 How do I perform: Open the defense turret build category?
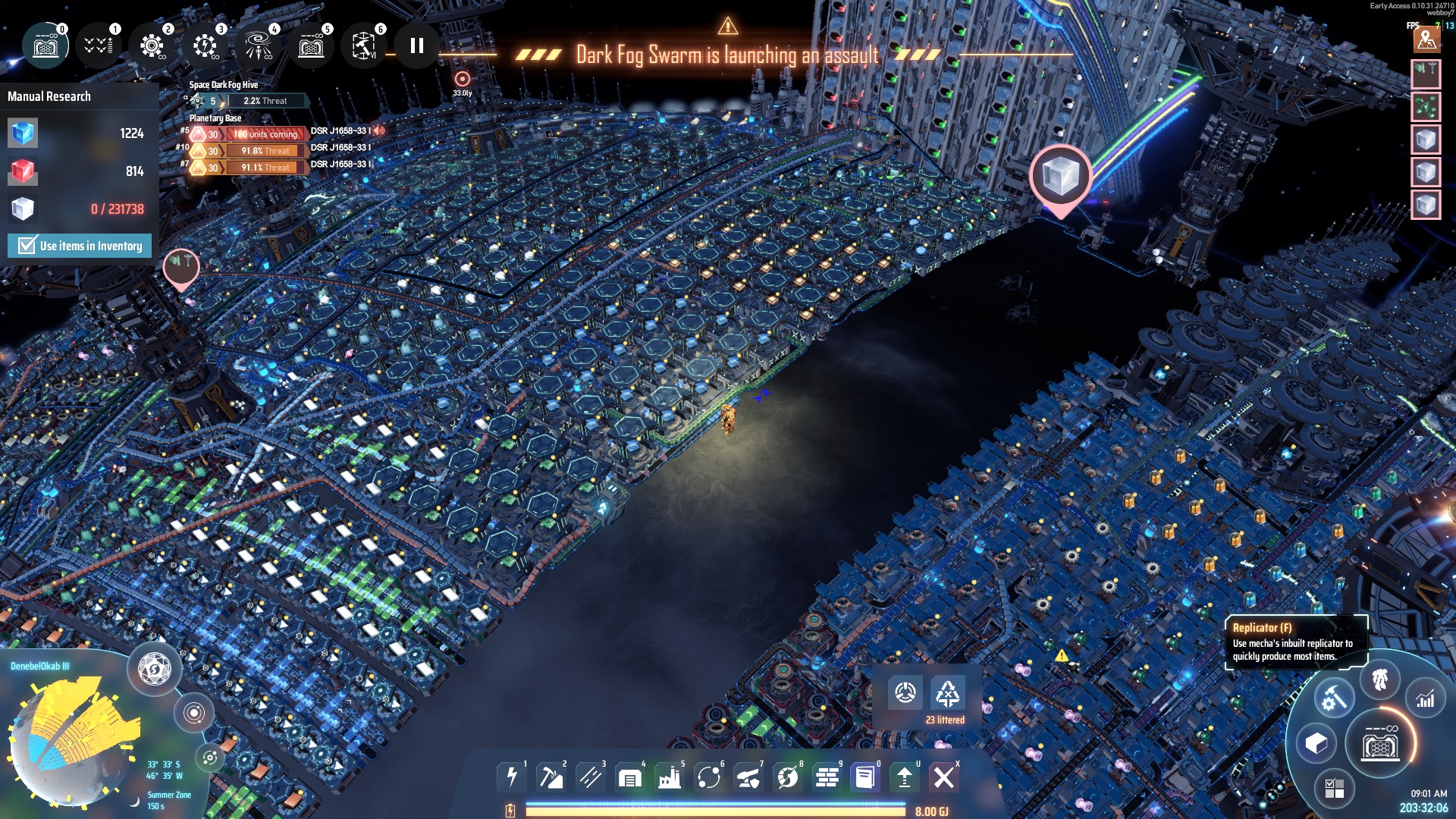(748, 777)
